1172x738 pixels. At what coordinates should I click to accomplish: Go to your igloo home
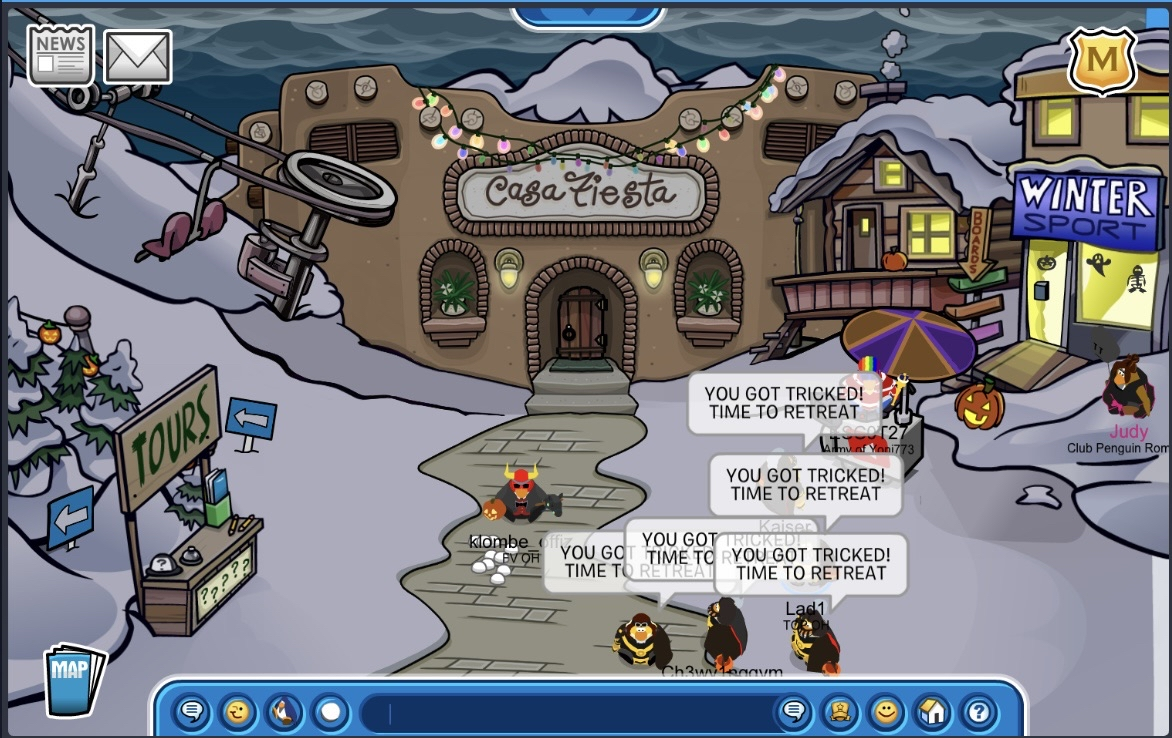[932, 713]
